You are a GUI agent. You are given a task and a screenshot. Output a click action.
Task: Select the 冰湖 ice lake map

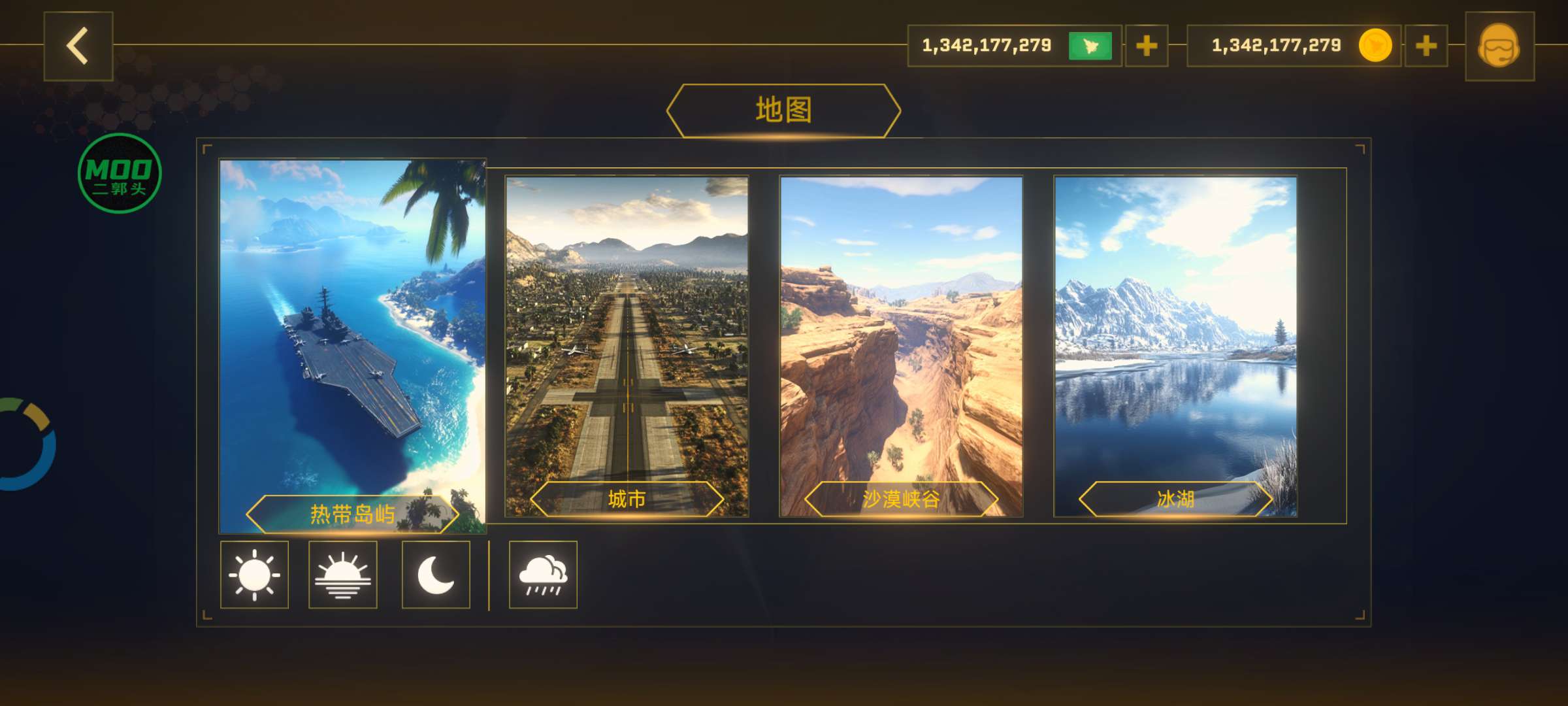[1175, 345]
